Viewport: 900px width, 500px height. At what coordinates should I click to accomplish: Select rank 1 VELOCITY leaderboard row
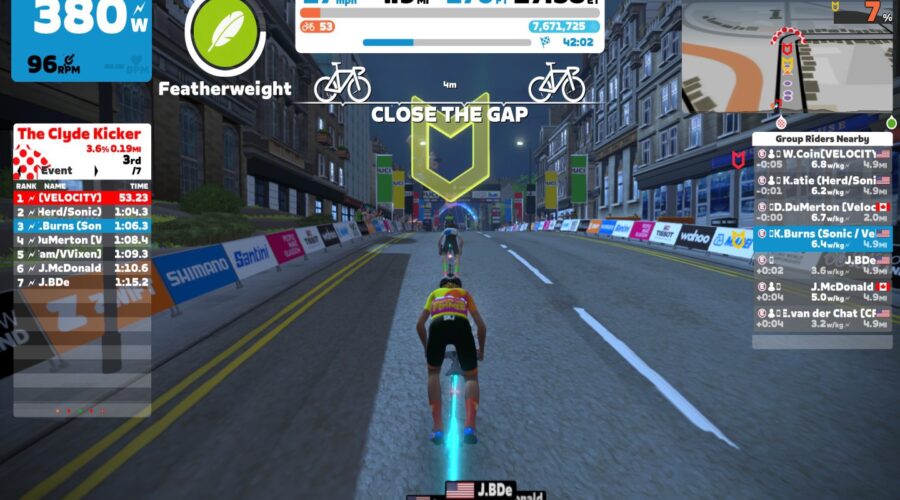coord(82,198)
